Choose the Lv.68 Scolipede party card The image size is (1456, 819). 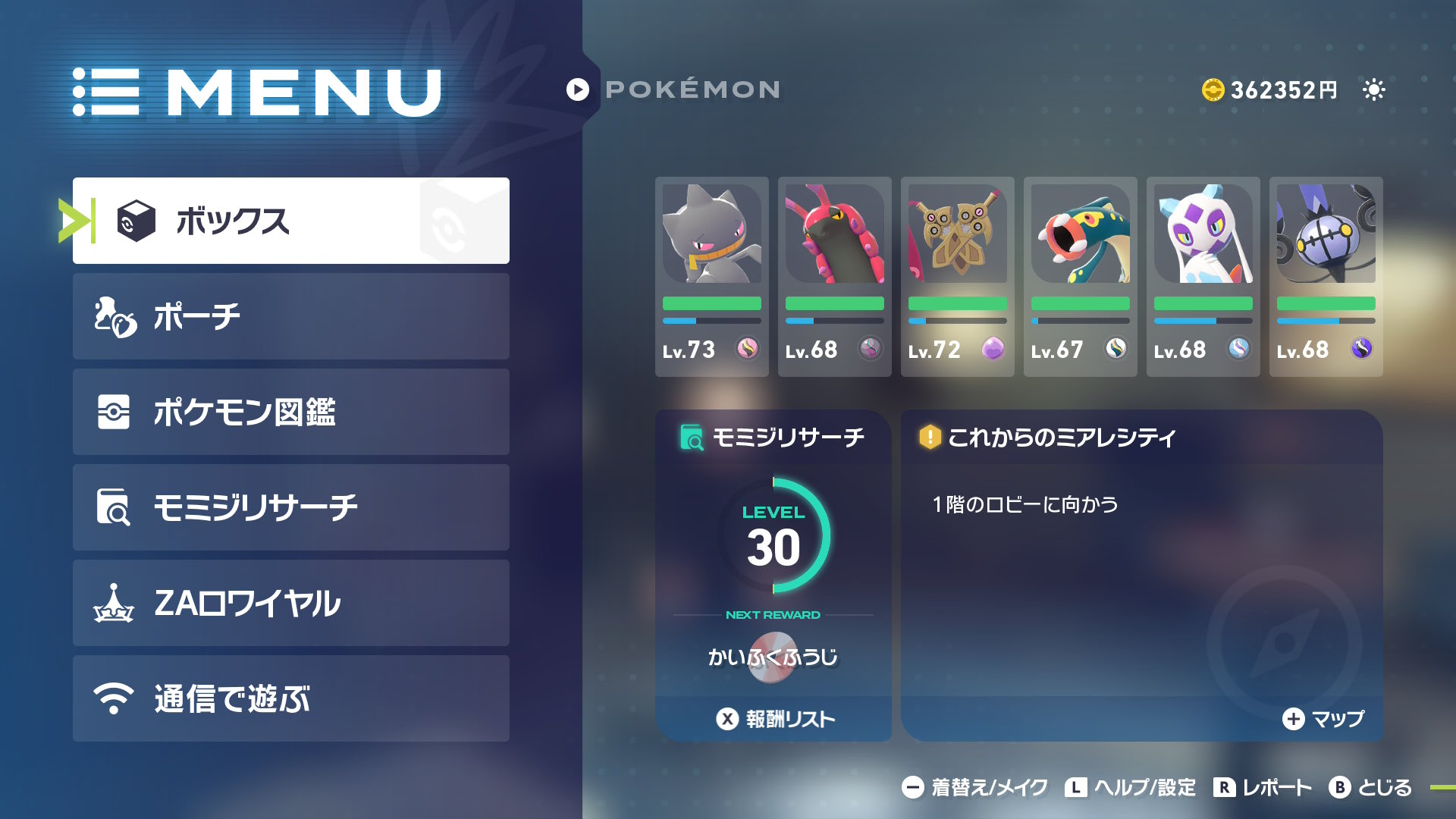point(834,277)
